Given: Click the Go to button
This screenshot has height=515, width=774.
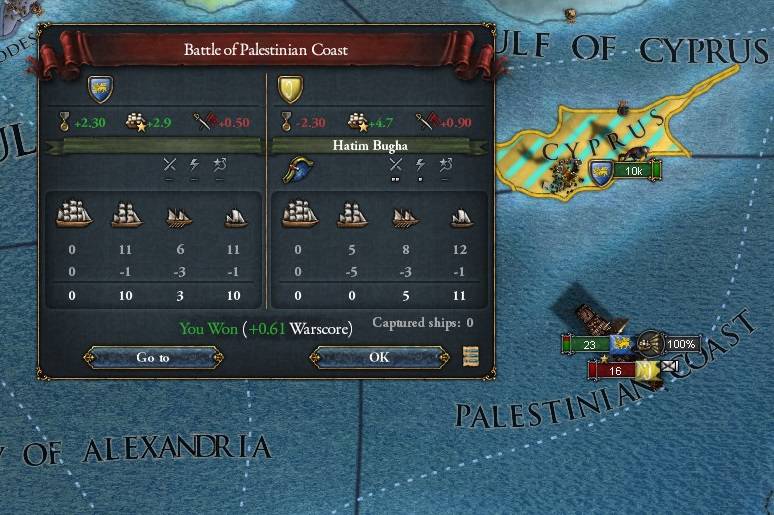Looking at the screenshot, I should tap(152, 357).
